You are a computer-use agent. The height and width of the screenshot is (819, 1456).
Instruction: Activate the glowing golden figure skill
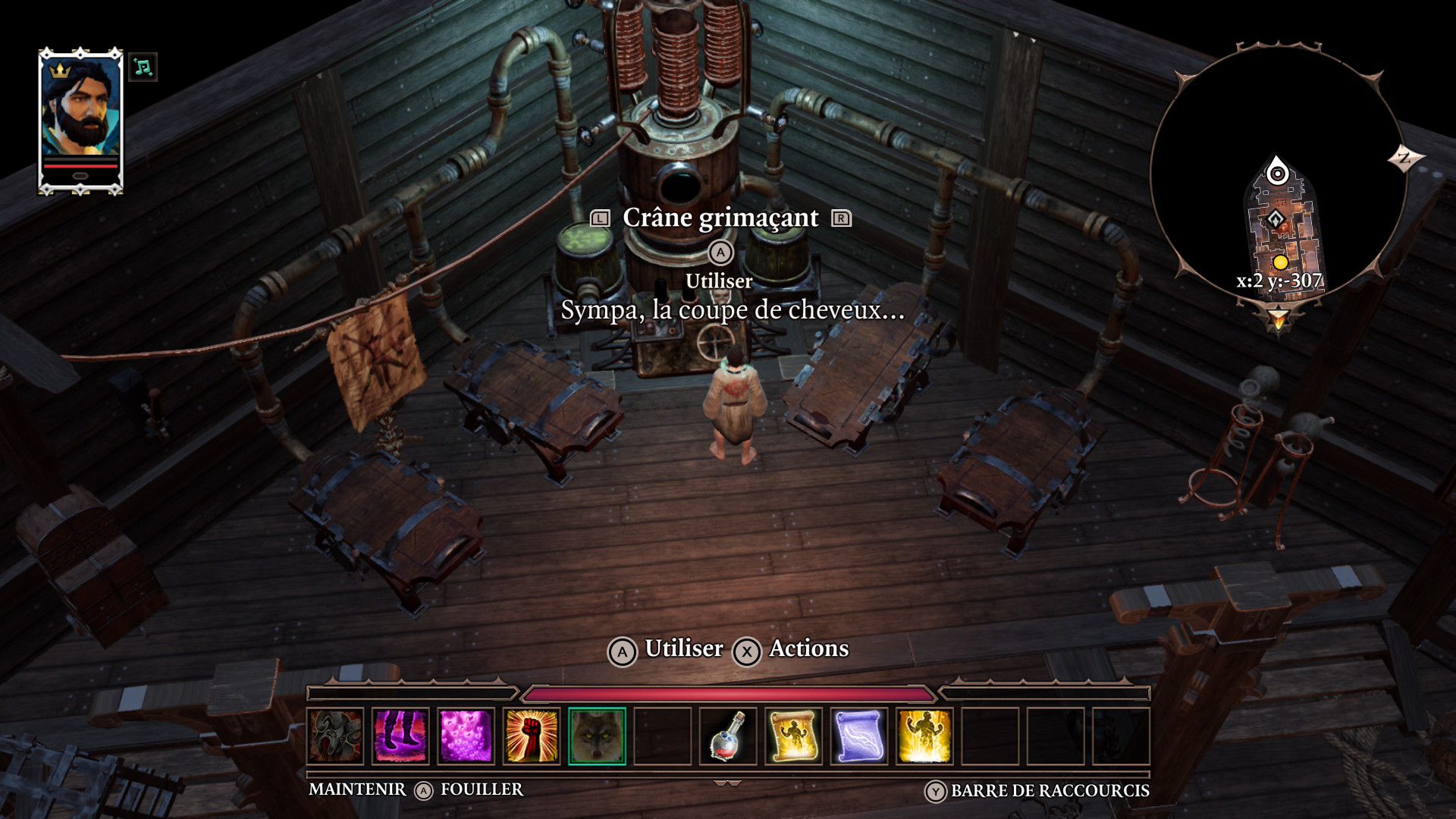coord(924,736)
